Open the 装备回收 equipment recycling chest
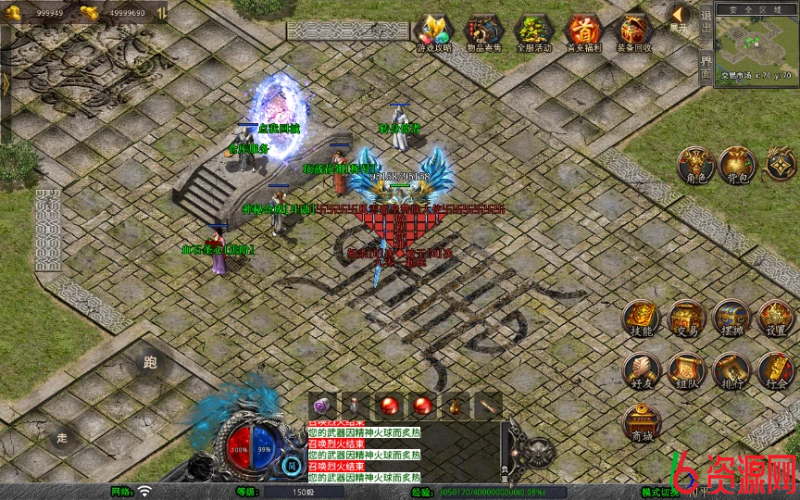The width and height of the screenshot is (800, 500). click(x=634, y=31)
